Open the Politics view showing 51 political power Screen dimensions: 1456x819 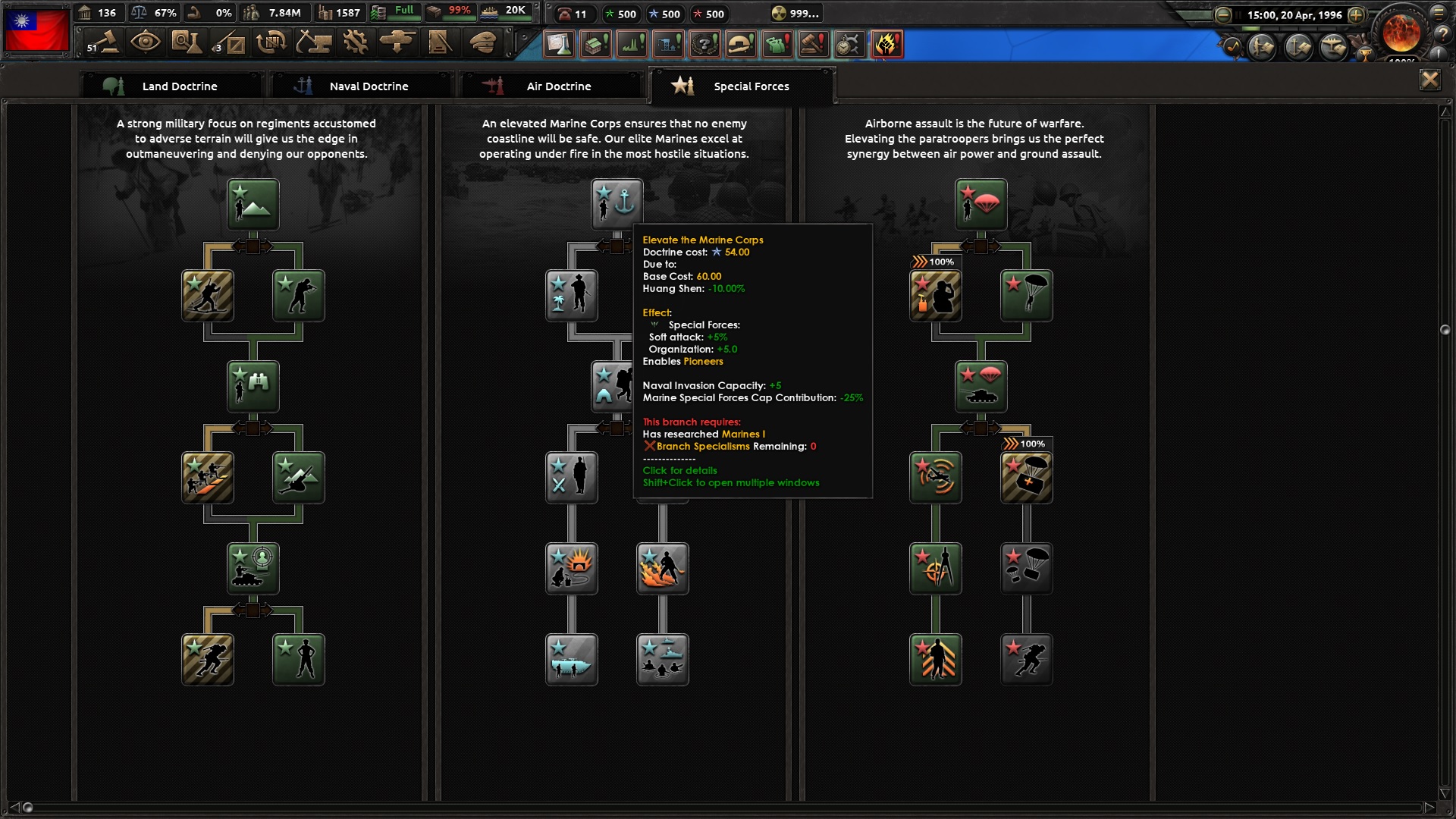tap(104, 42)
